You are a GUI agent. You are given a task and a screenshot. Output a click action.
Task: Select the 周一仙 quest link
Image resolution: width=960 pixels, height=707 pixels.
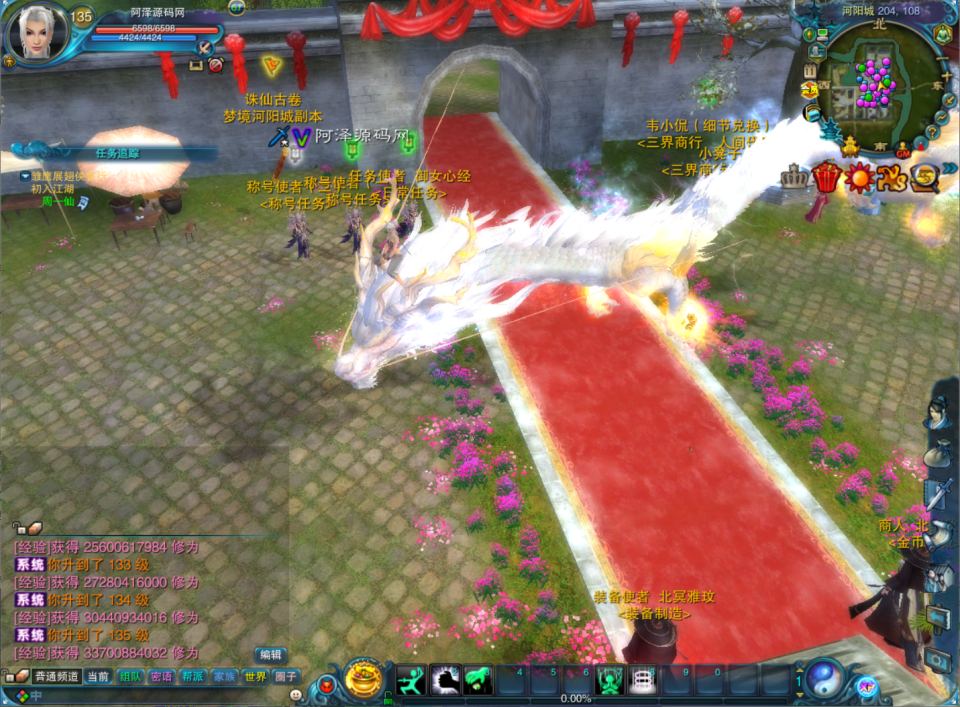(57, 201)
